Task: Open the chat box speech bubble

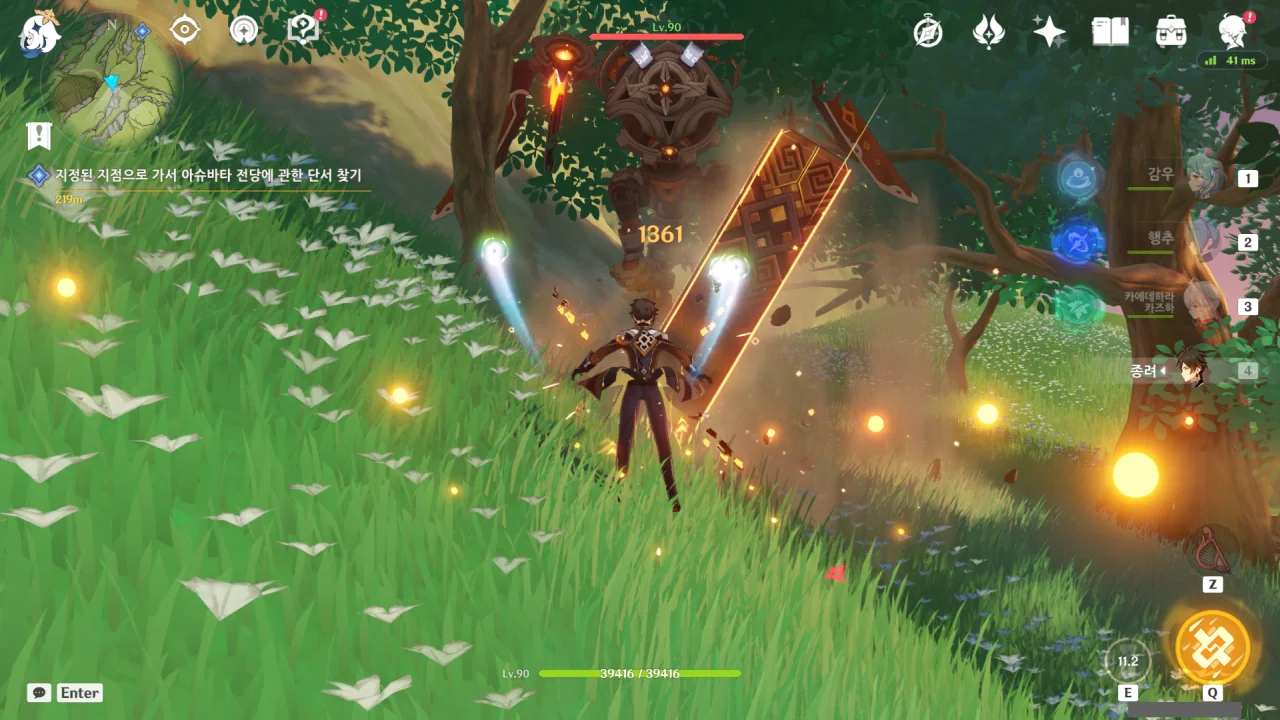Action: [39, 693]
